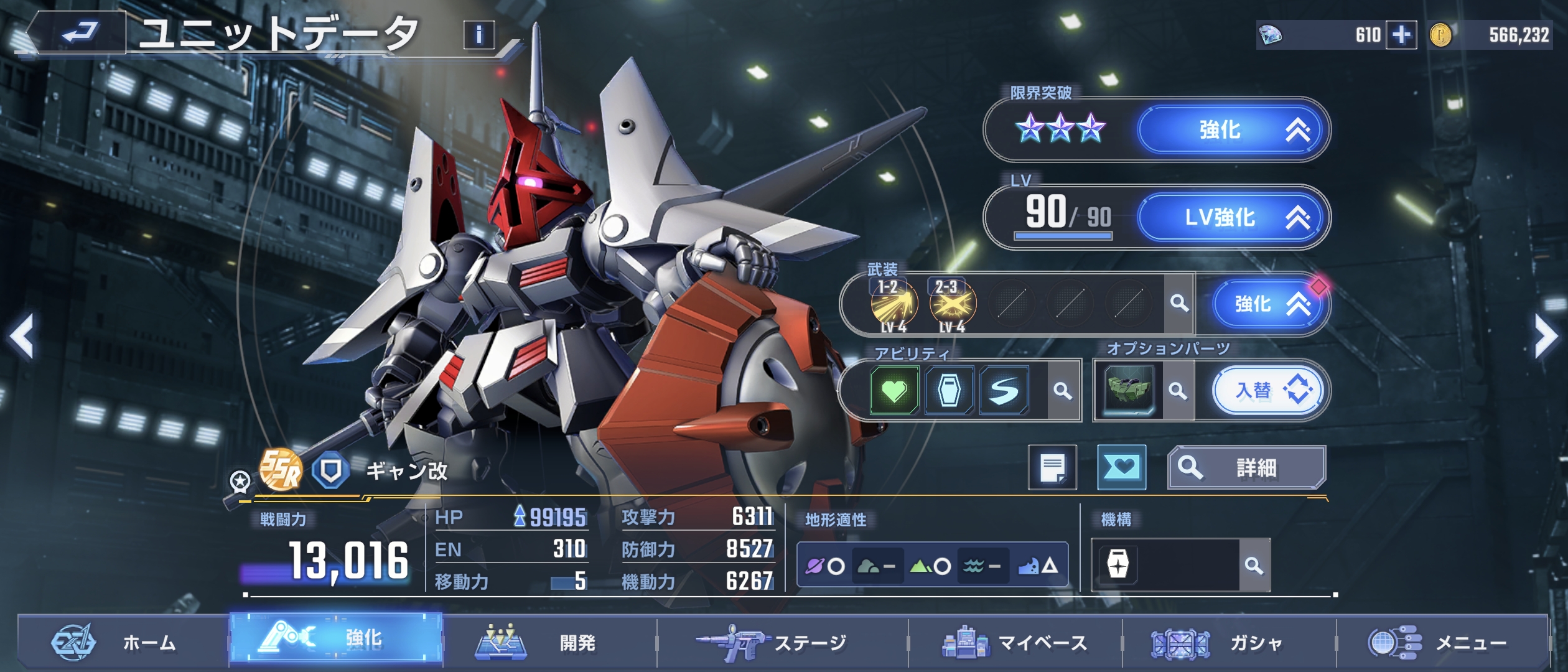Inspect the green heart ability icon
Image resolution: width=1568 pixels, height=672 pixels.
tap(894, 391)
